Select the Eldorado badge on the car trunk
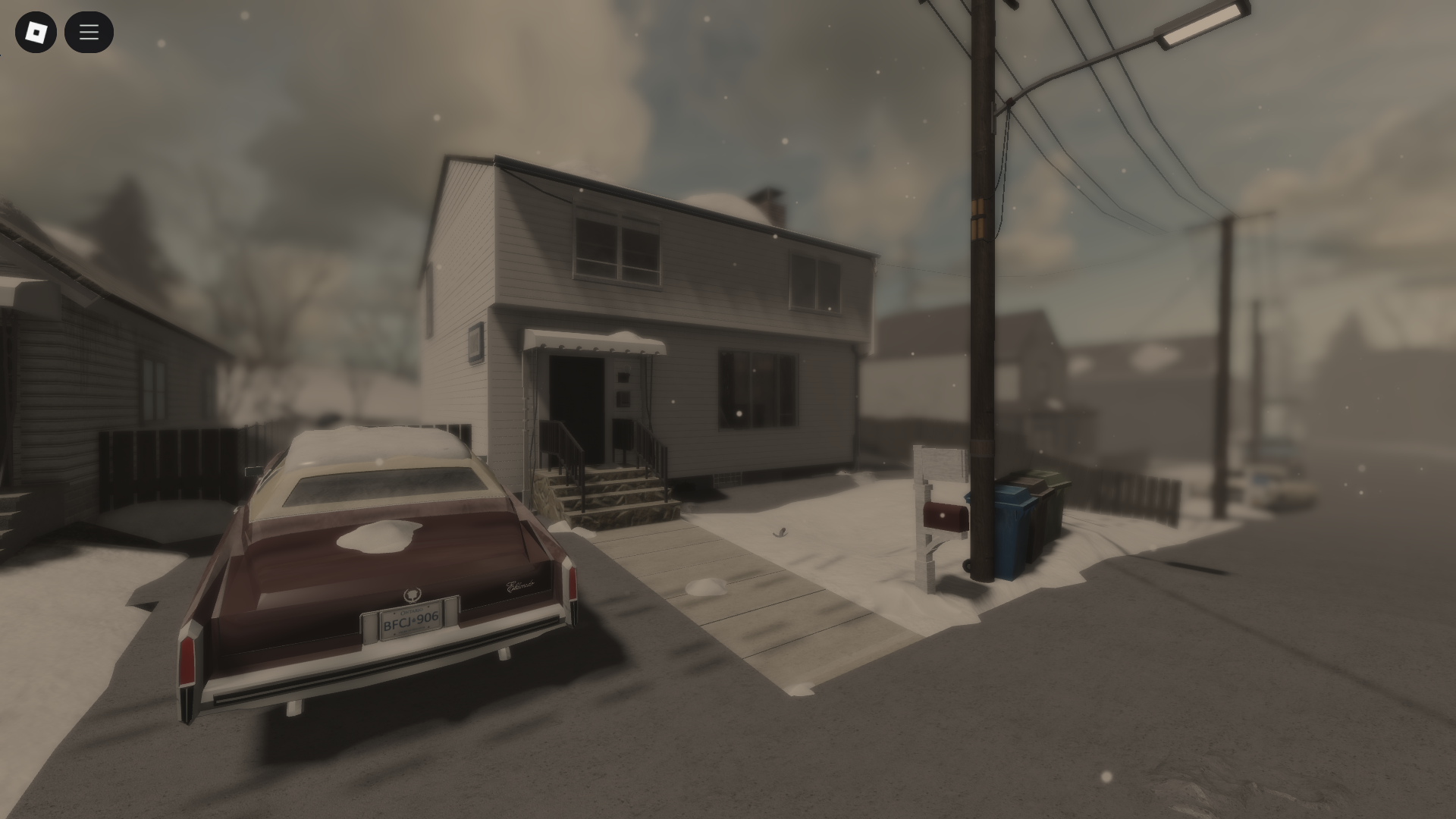1456x819 pixels. [x=518, y=585]
